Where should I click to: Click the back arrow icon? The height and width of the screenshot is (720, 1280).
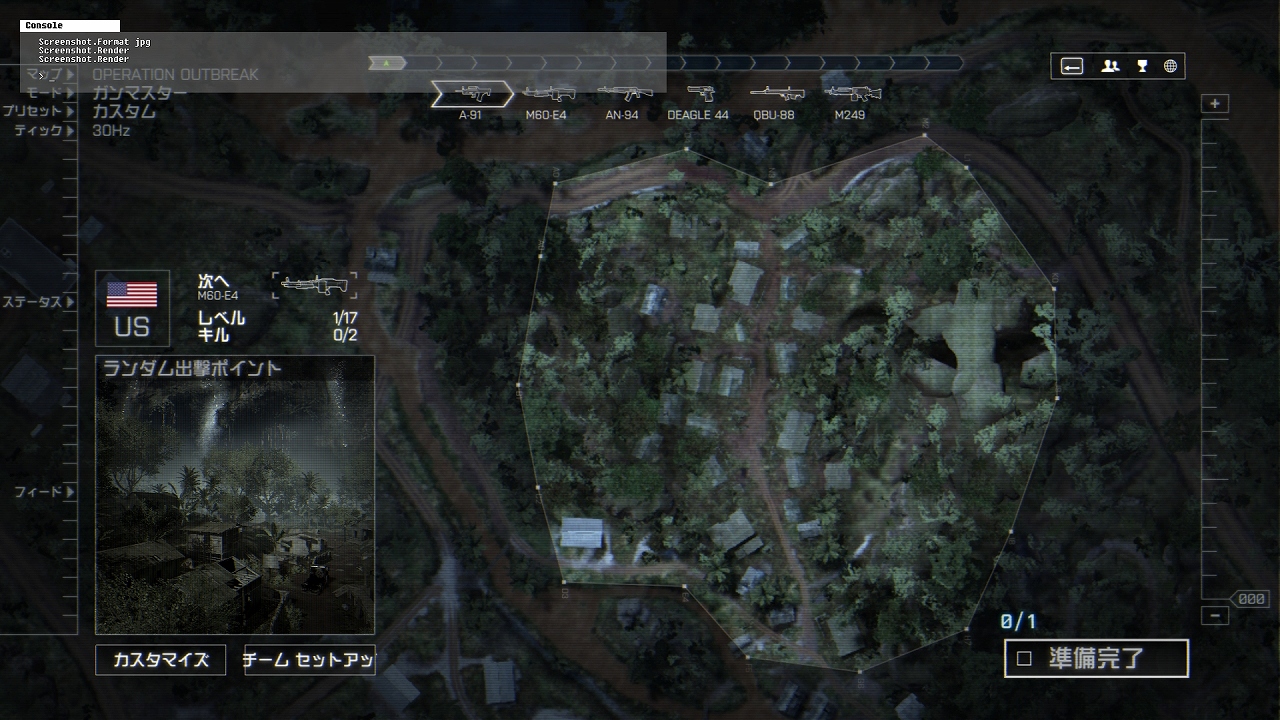[x=1072, y=66]
